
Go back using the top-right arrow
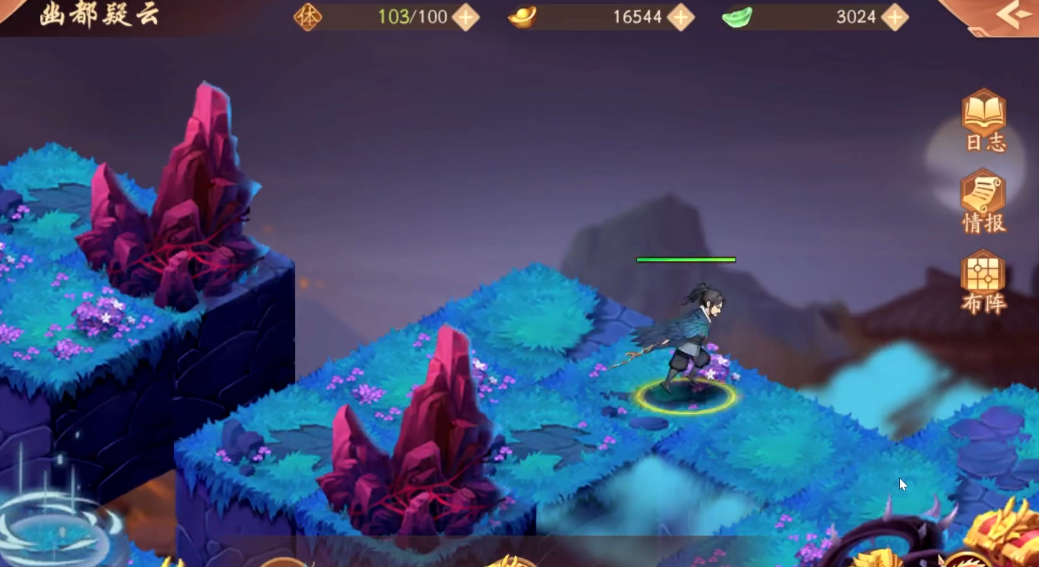[1011, 15]
